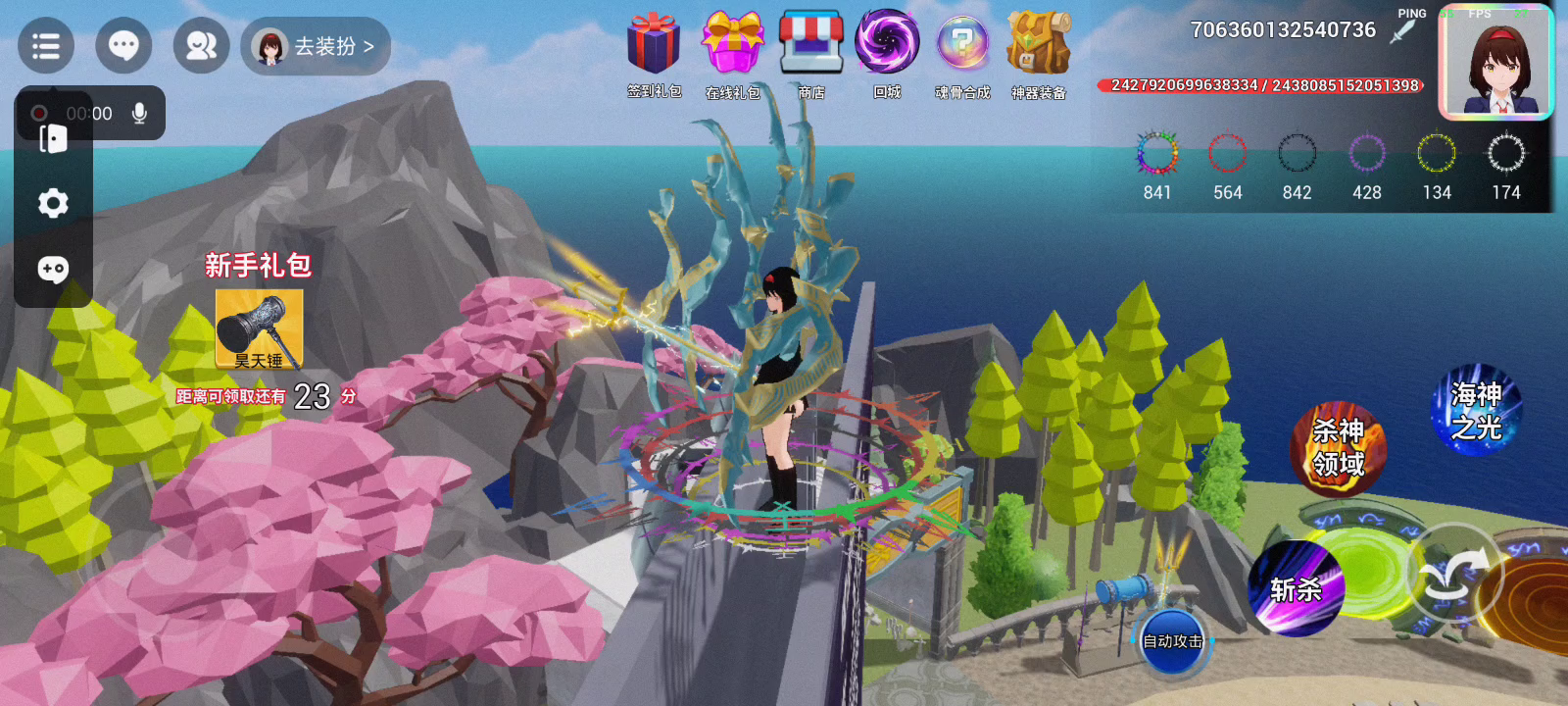Activate the 杀神领域 skill

pyautogui.click(x=1338, y=447)
